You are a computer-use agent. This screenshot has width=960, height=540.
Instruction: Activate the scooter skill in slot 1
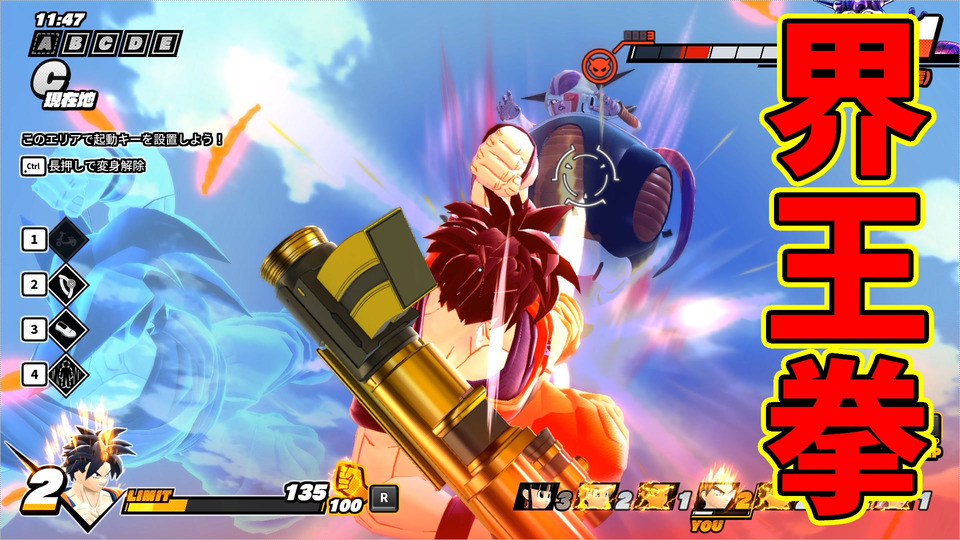pyautogui.click(x=69, y=239)
